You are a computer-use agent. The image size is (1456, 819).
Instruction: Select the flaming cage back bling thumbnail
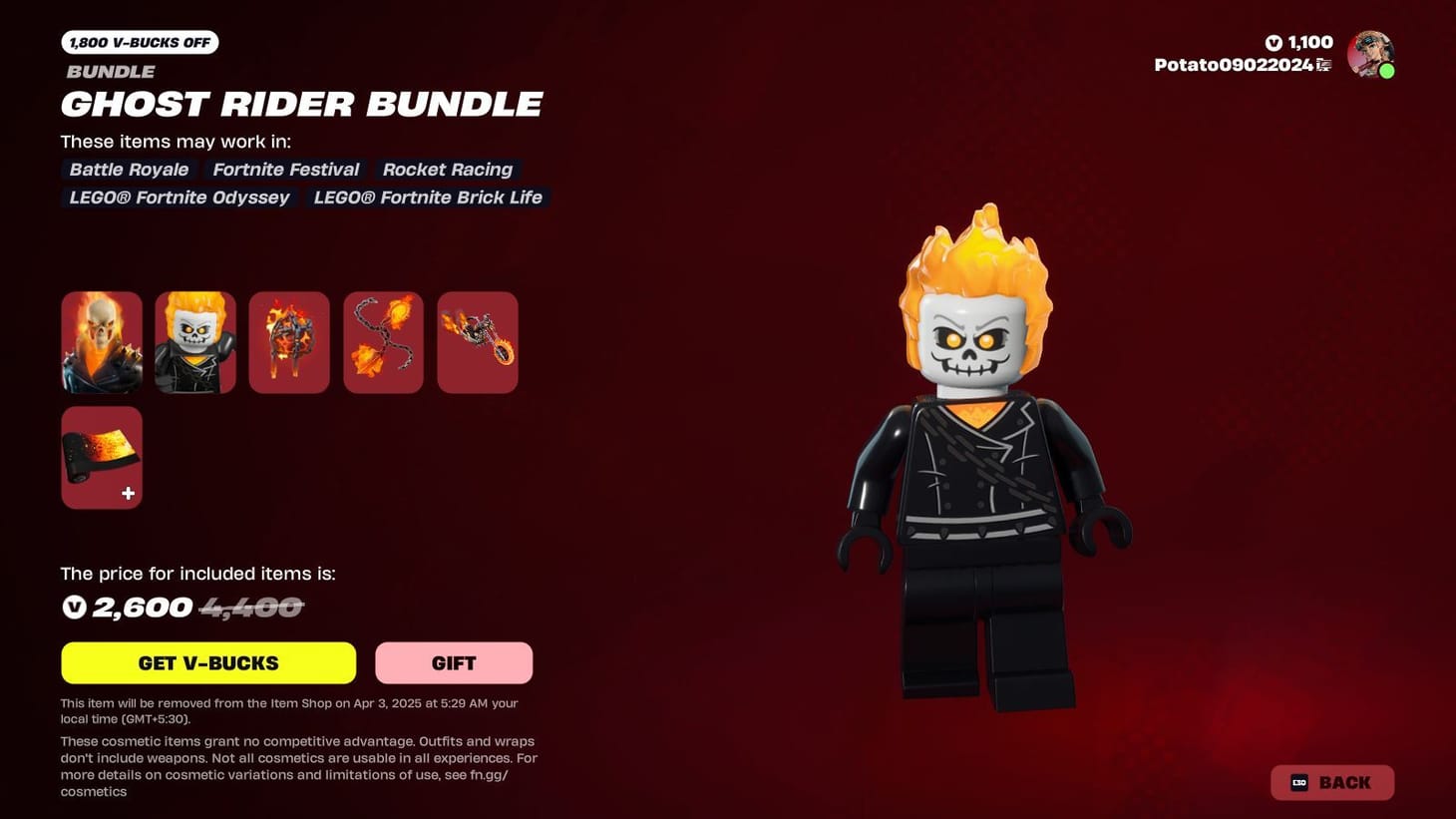pos(288,341)
